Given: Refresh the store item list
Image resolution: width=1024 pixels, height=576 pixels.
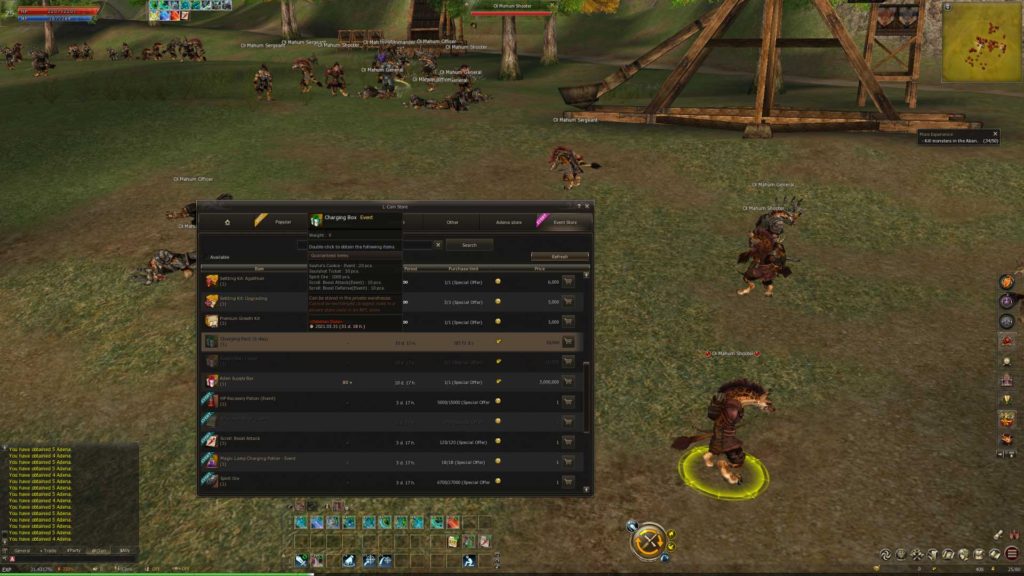Looking at the screenshot, I should [559, 257].
